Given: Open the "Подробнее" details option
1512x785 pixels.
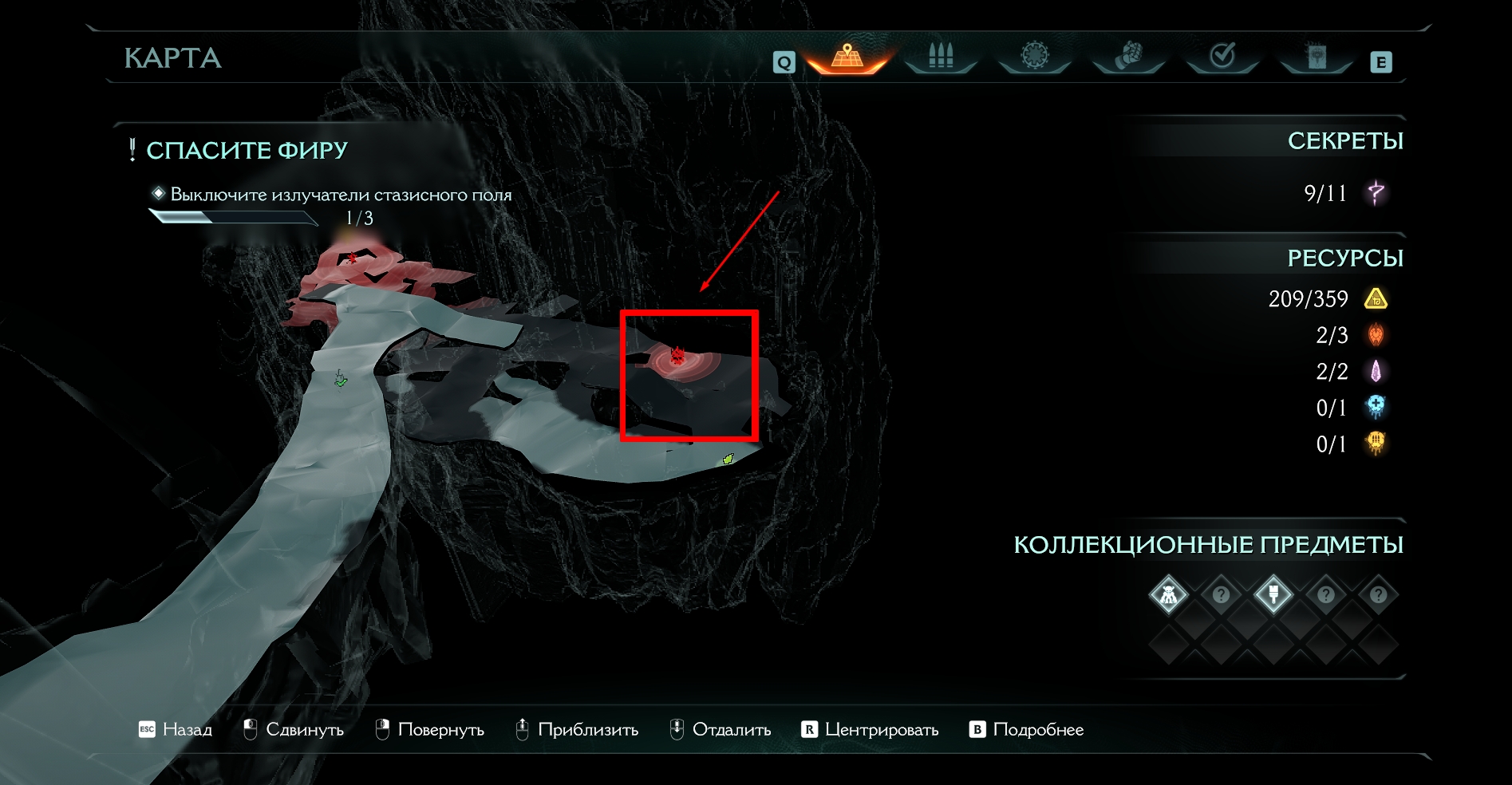Looking at the screenshot, I should coord(1027,729).
